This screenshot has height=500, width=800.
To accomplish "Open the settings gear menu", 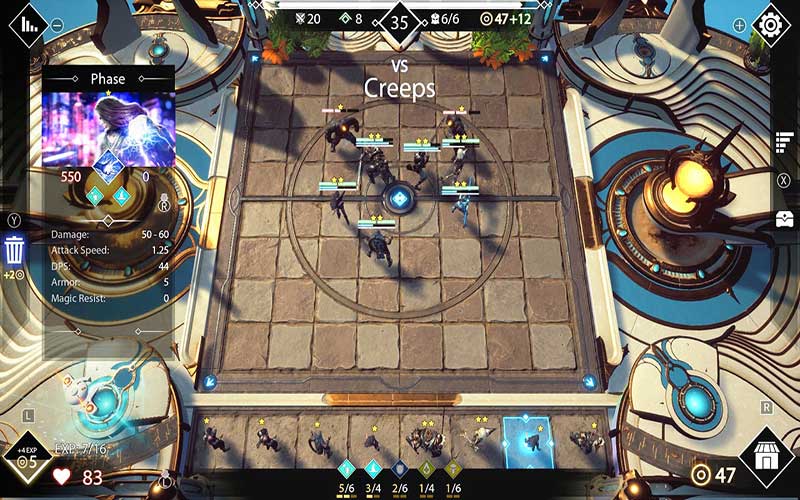I will pos(770,24).
